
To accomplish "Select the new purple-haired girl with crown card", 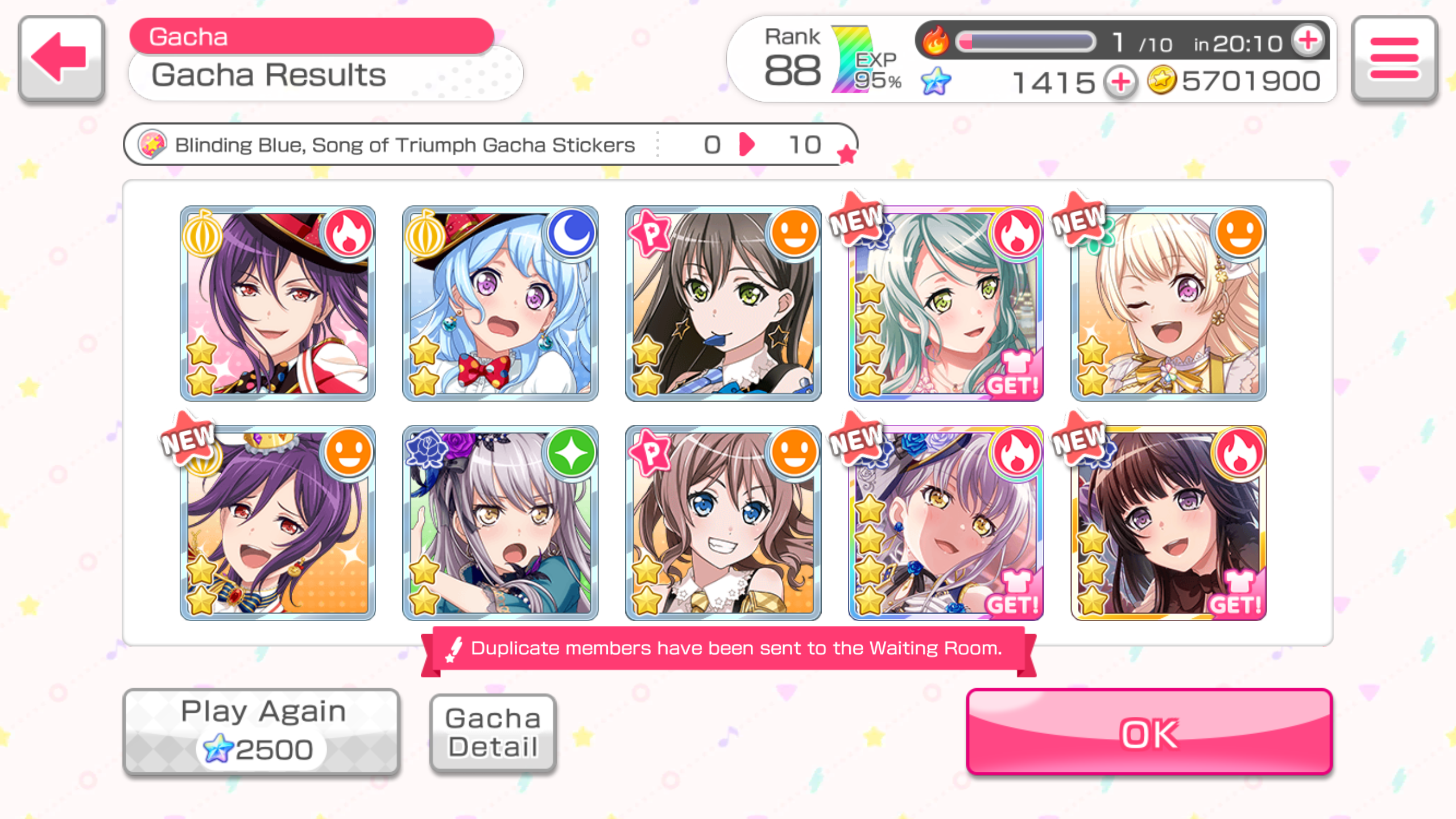I will 278,523.
